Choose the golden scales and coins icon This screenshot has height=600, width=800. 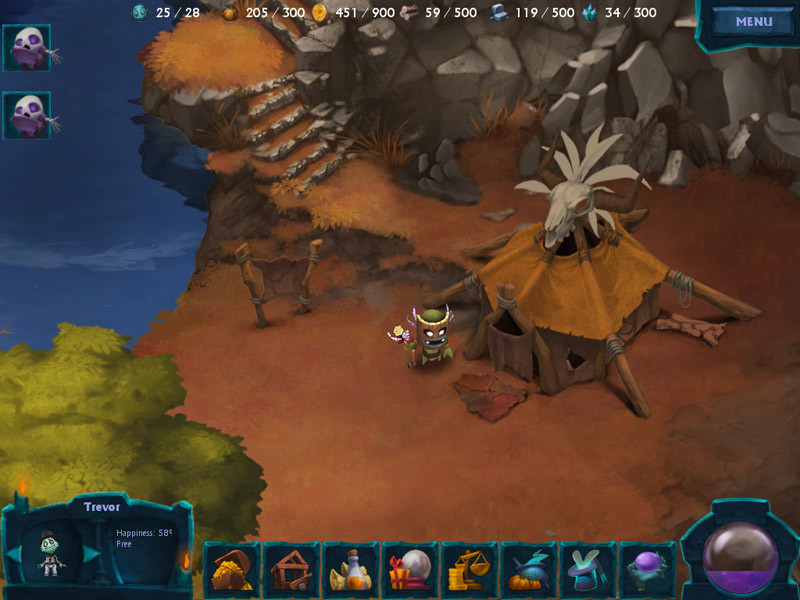point(469,570)
